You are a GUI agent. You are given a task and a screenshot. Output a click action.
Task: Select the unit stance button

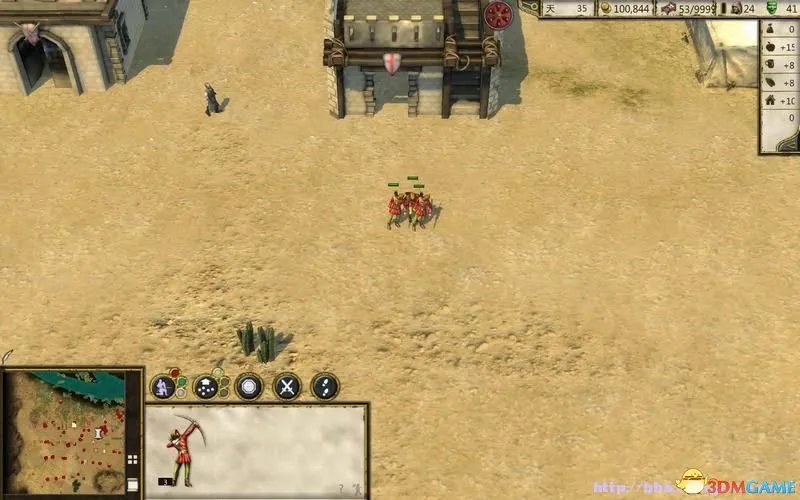(164, 387)
